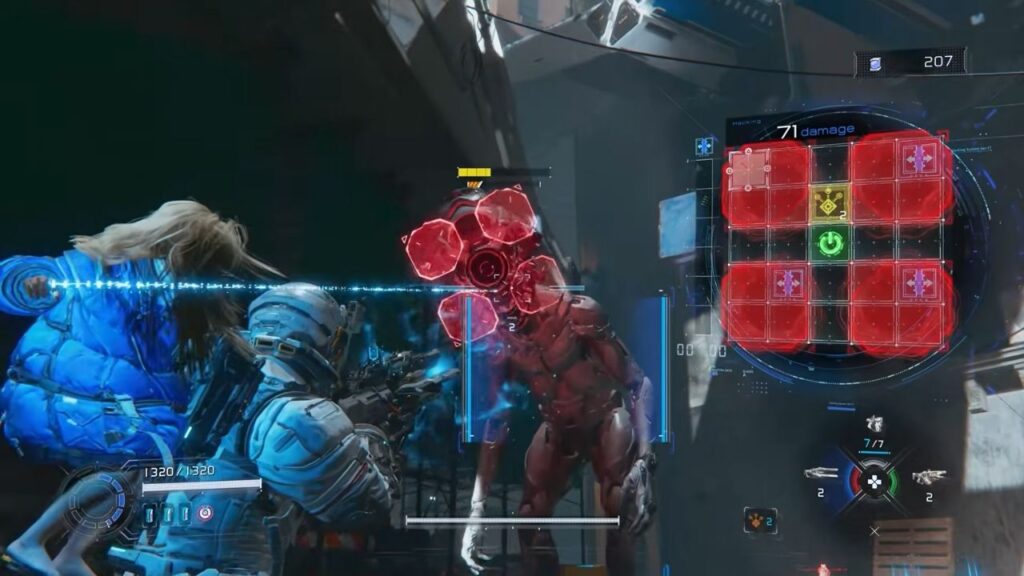This screenshot has width=1024, height=576.
Task: Select the green power node tile
Action: (x=830, y=242)
